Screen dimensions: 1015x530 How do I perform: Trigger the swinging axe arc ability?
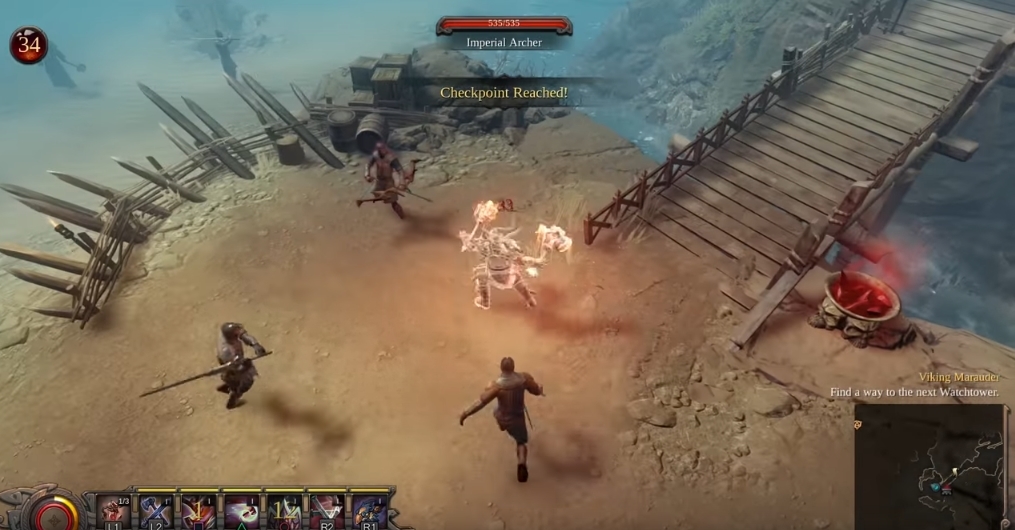pyautogui.click(x=326, y=511)
